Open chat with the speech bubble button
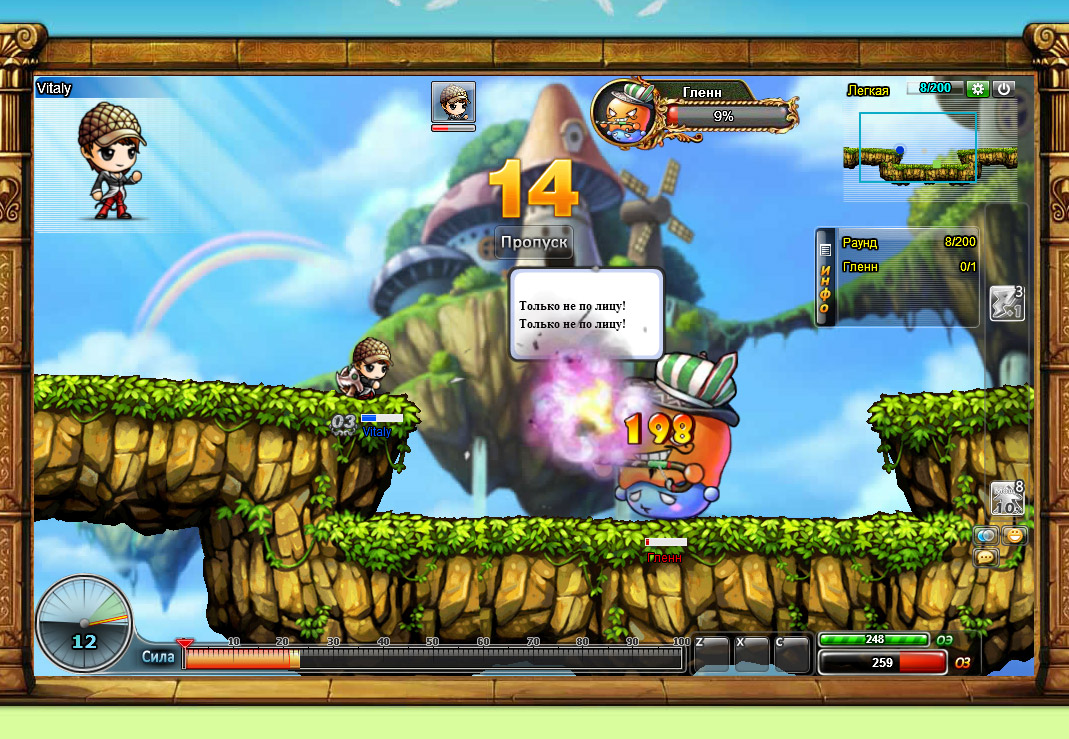 (x=986, y=557)
